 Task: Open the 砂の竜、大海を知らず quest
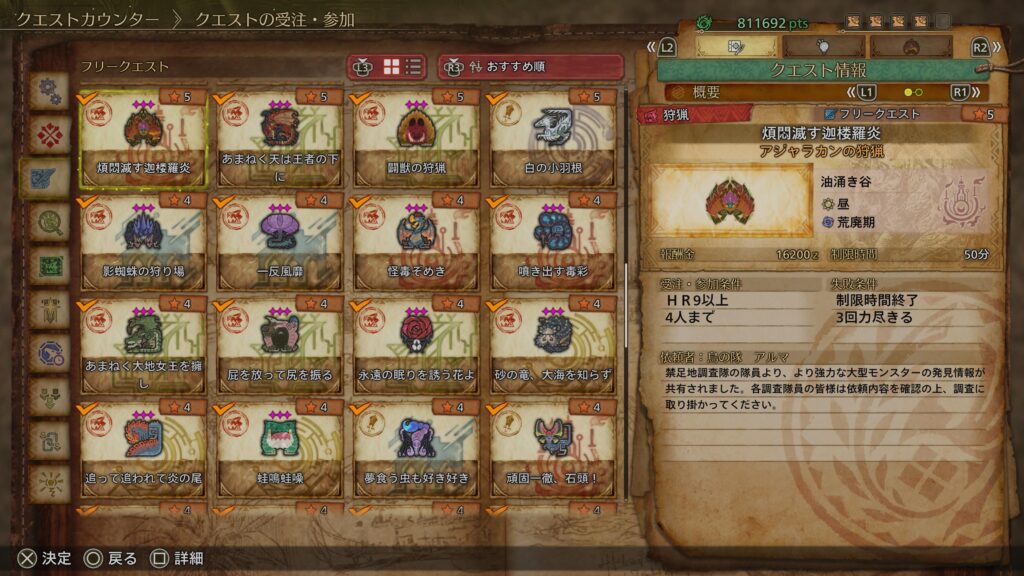coord(551,347)
